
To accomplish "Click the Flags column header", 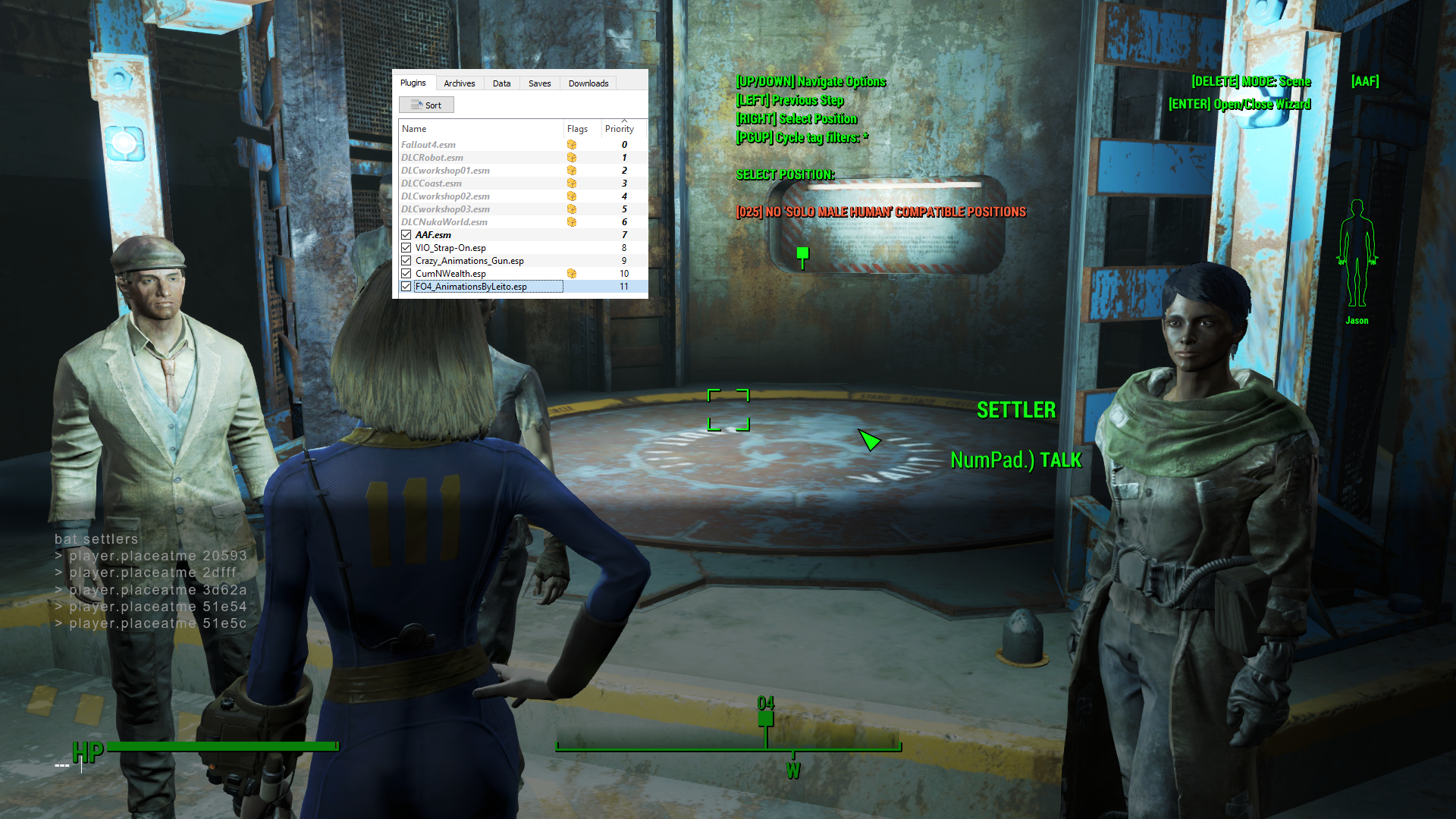I will (578, 128).
